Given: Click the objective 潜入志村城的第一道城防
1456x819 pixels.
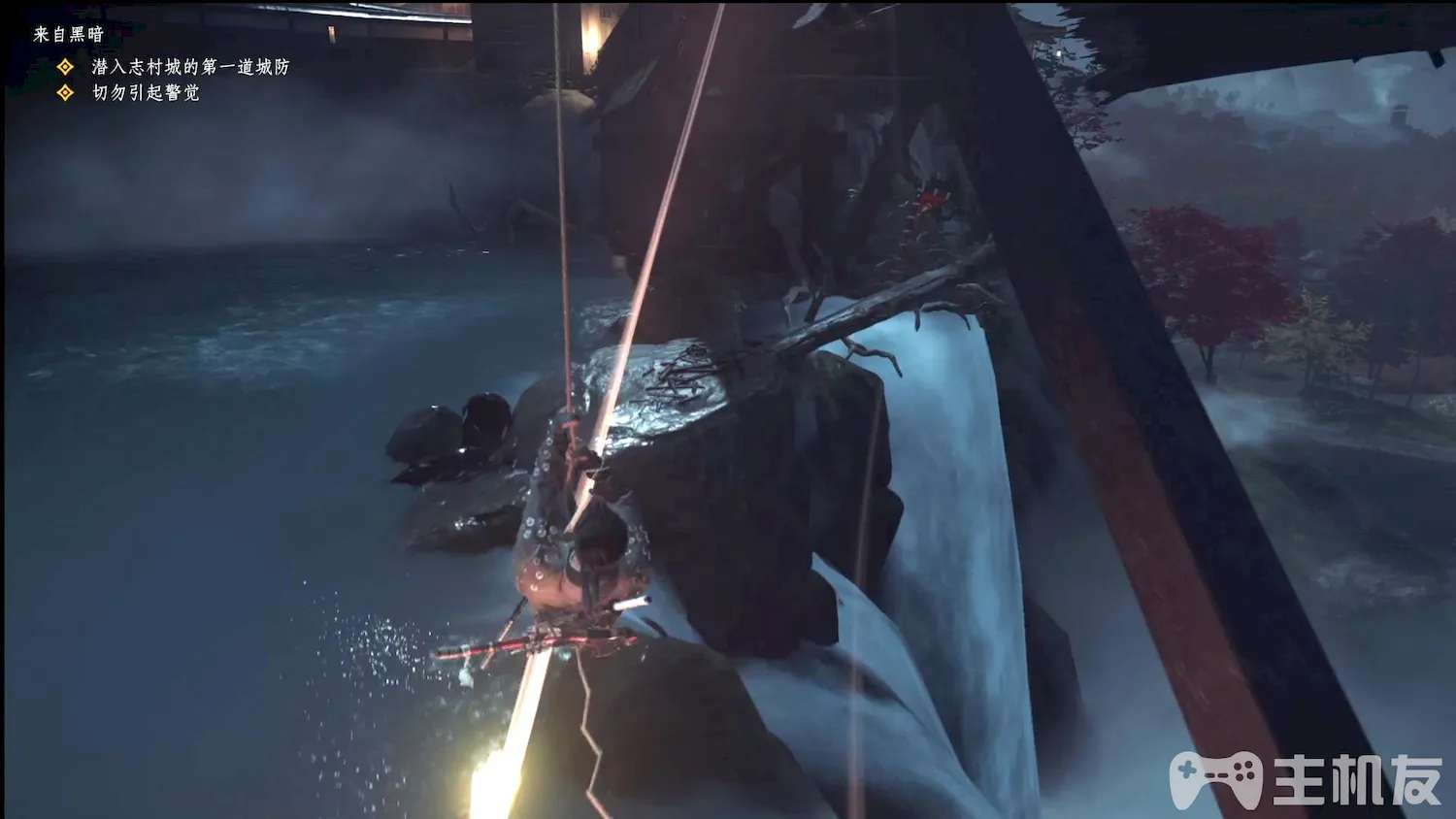Looking at the screenshot, I should click(190, 67).
